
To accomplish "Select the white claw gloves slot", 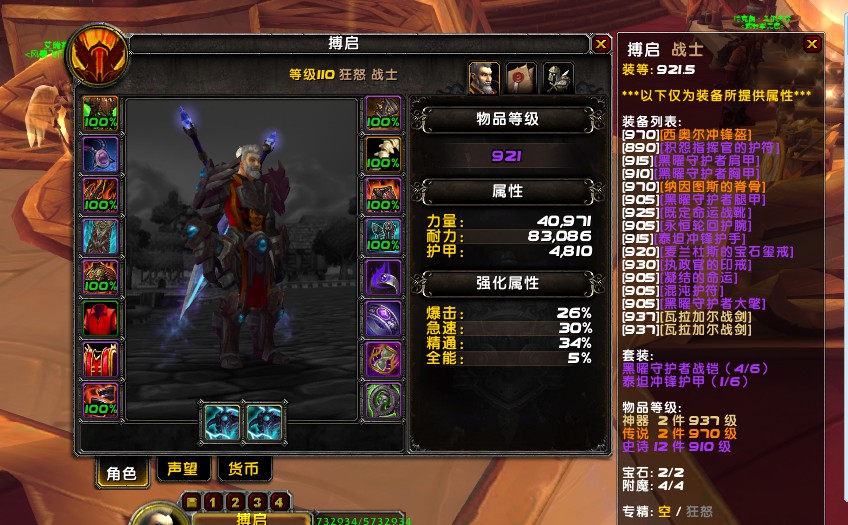I will (383, 154).
